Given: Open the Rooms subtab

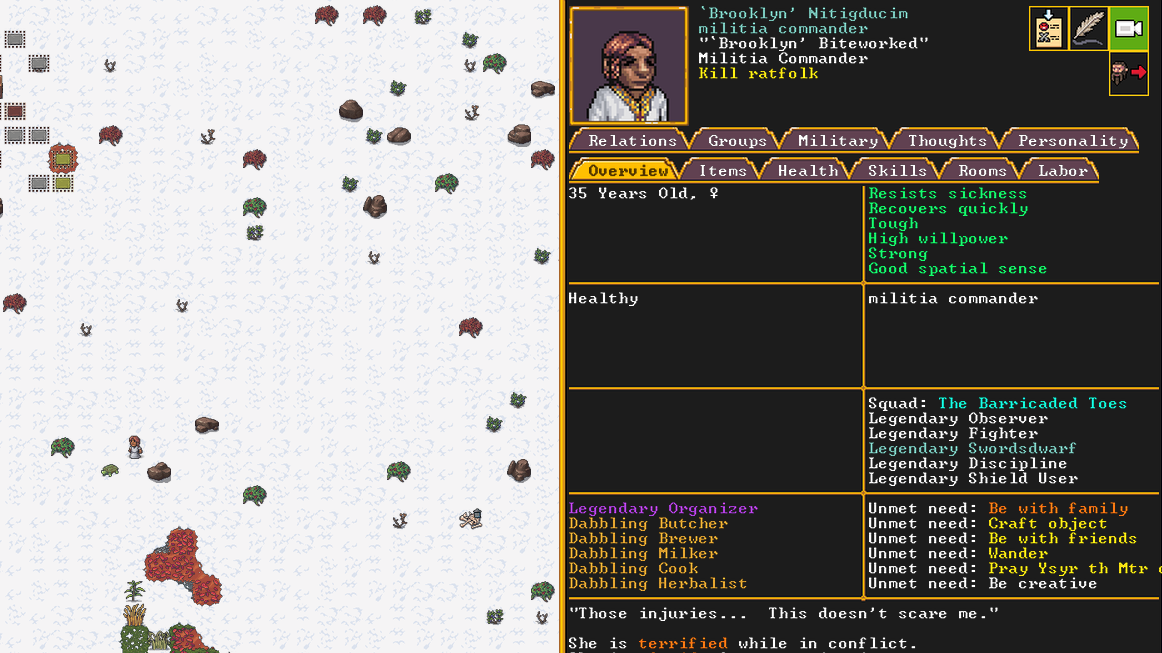Looking at the screenshot, I should [982, 171].
